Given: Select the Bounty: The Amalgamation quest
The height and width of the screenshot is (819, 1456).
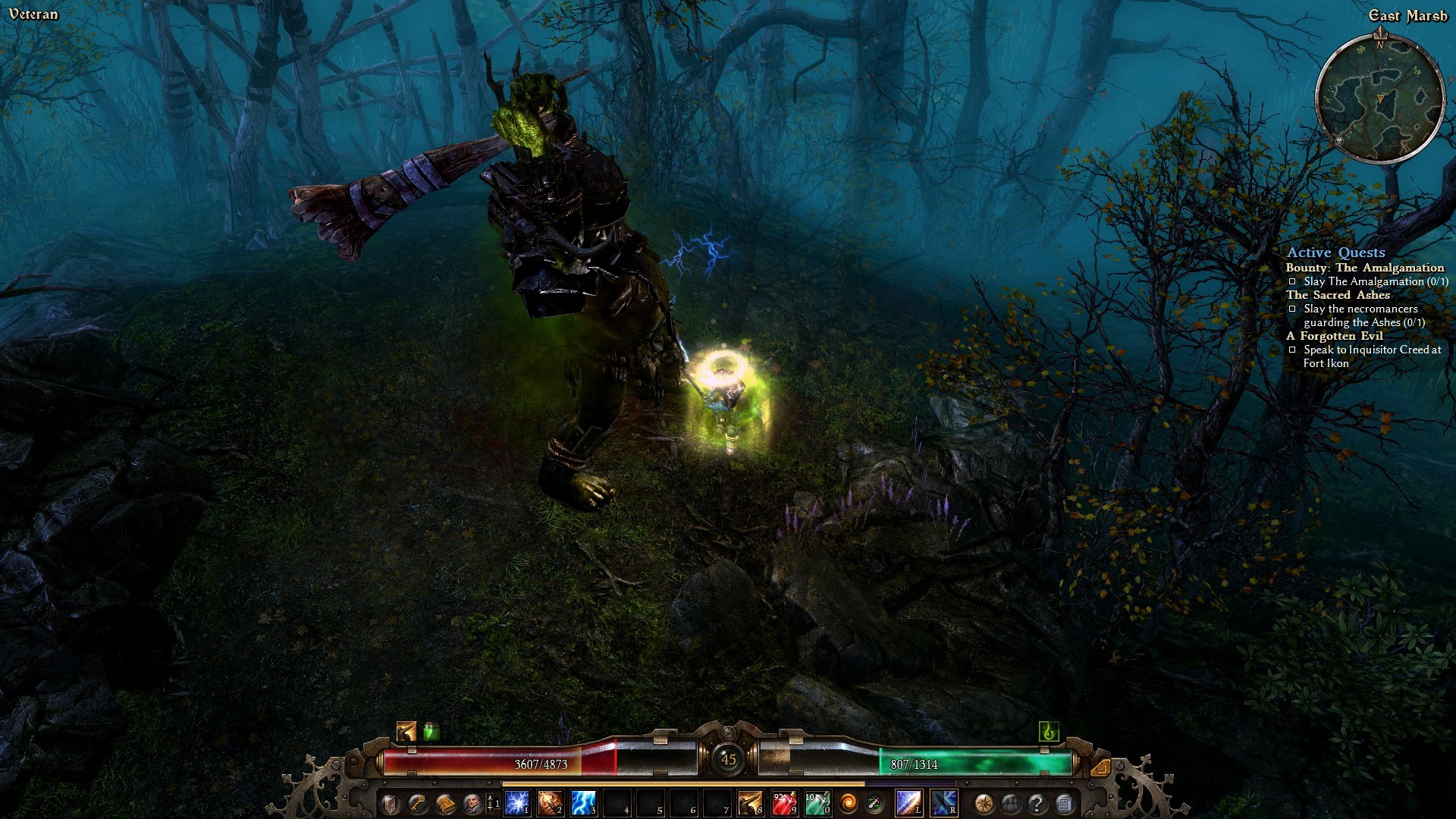Looking at the screenshot, I should click(x=1365, y=268).
